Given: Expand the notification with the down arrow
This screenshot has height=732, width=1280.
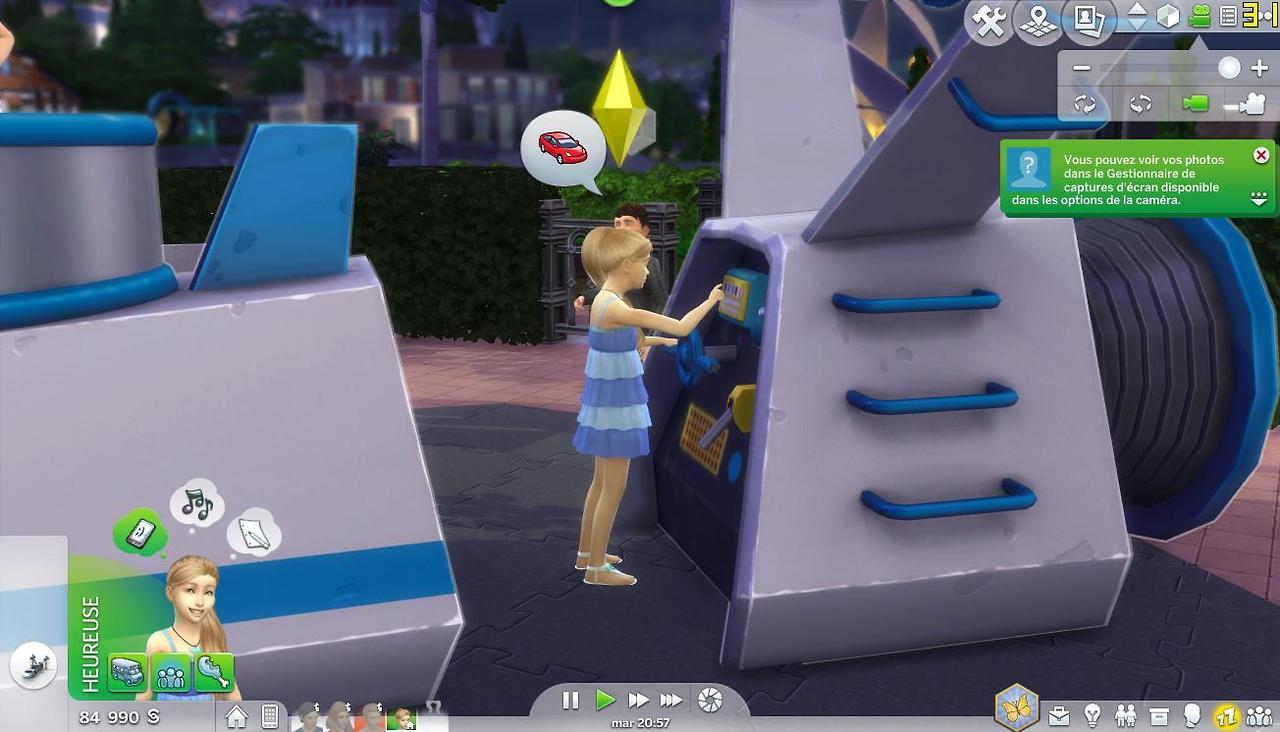Looking at the screenshot, I should coord(1260,200).
